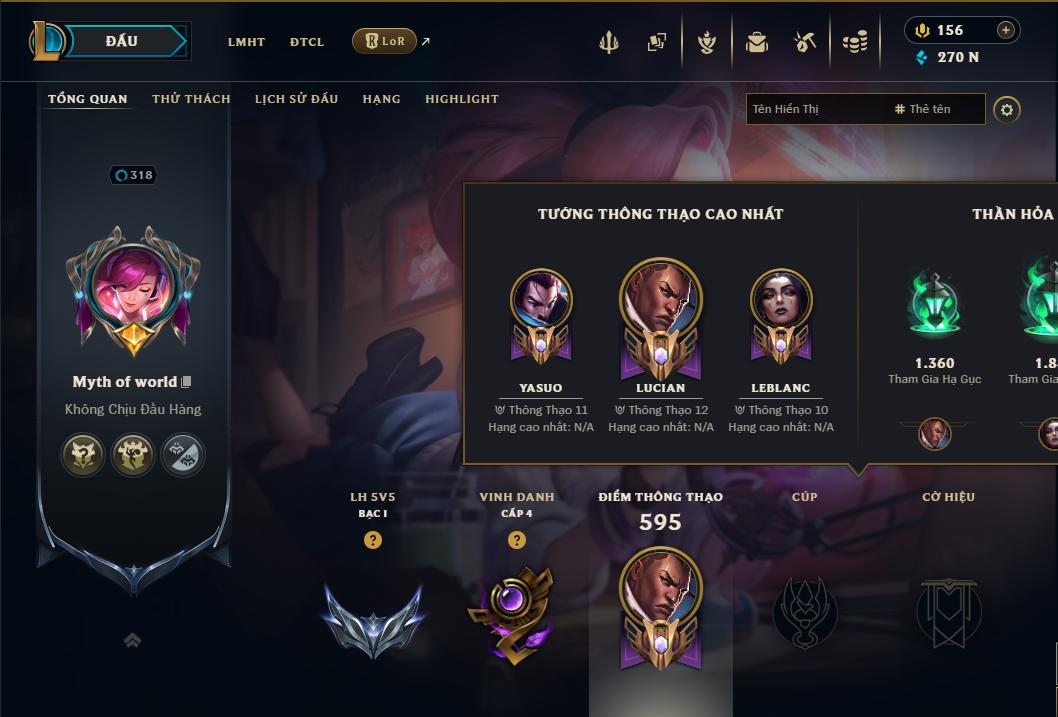The image size is (1058, 717).
Task: Click the plus button beside 156 RP
Action: coord(1006,30)
